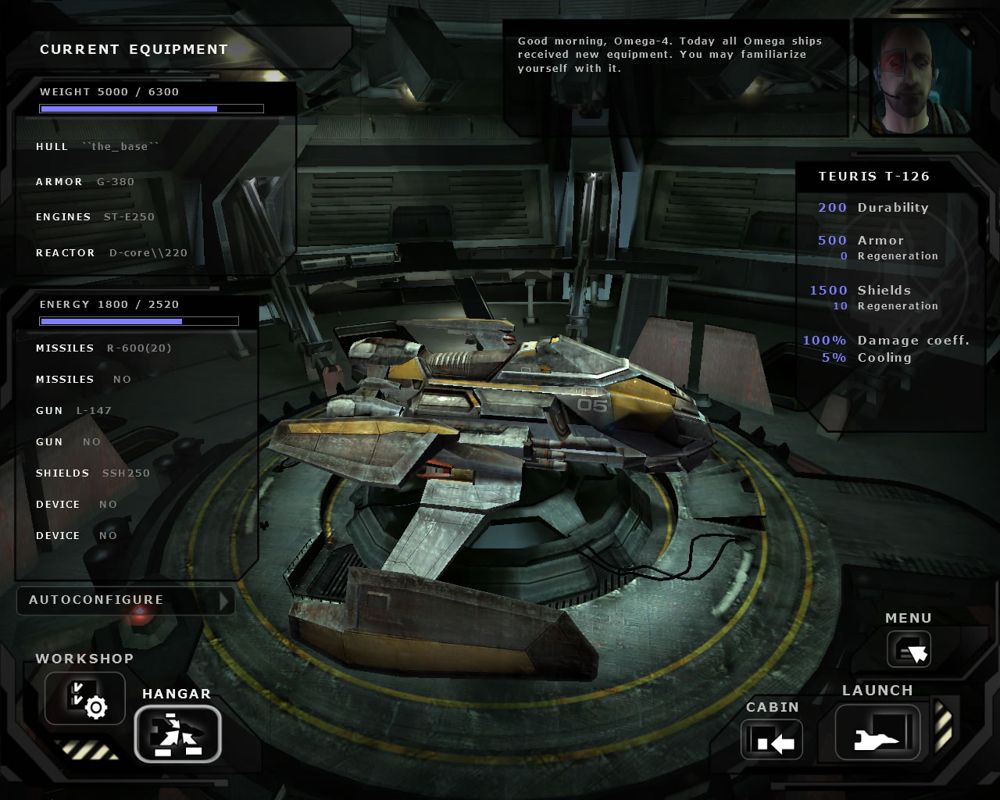The image size is (1000, 800).
Task: Go to the Cabin
Action: pyautogui.click(x=772, y=740)
